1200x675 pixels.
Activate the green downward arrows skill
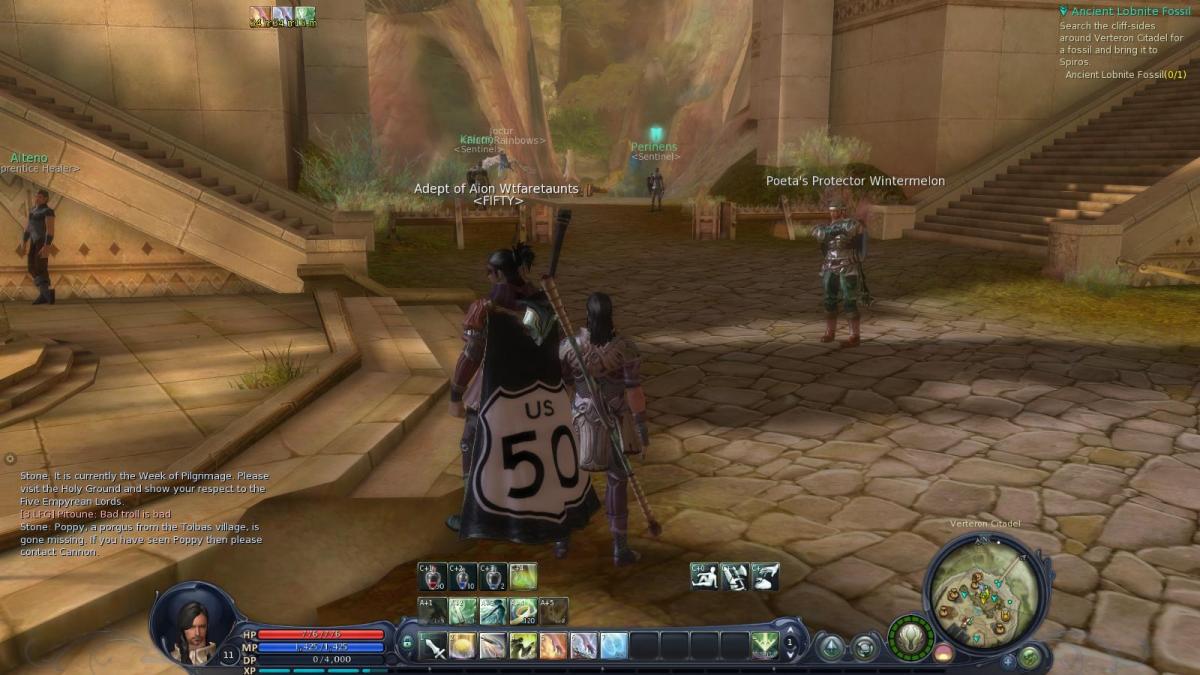pos(765,646)
